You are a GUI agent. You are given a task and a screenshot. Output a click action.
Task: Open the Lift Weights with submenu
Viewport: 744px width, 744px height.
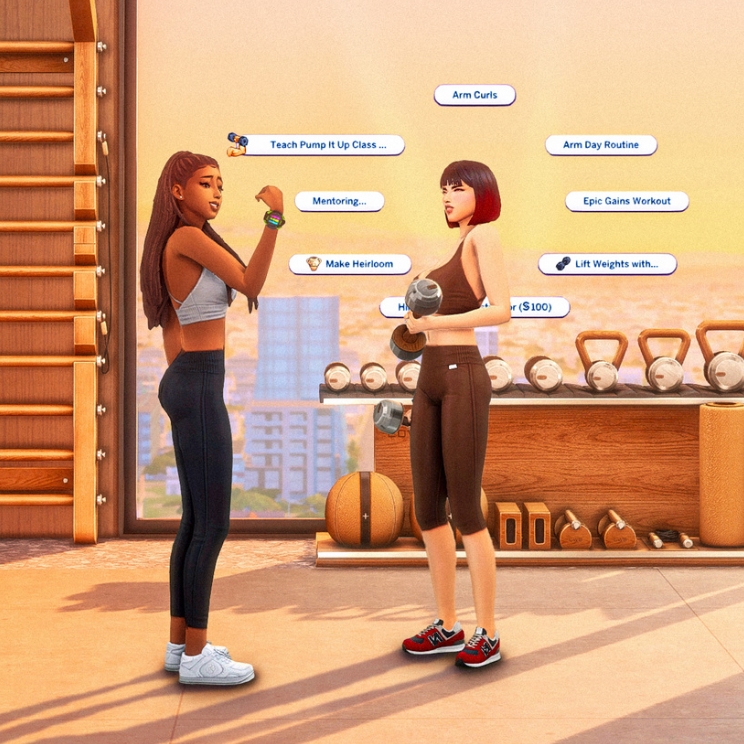coord(607,264)
